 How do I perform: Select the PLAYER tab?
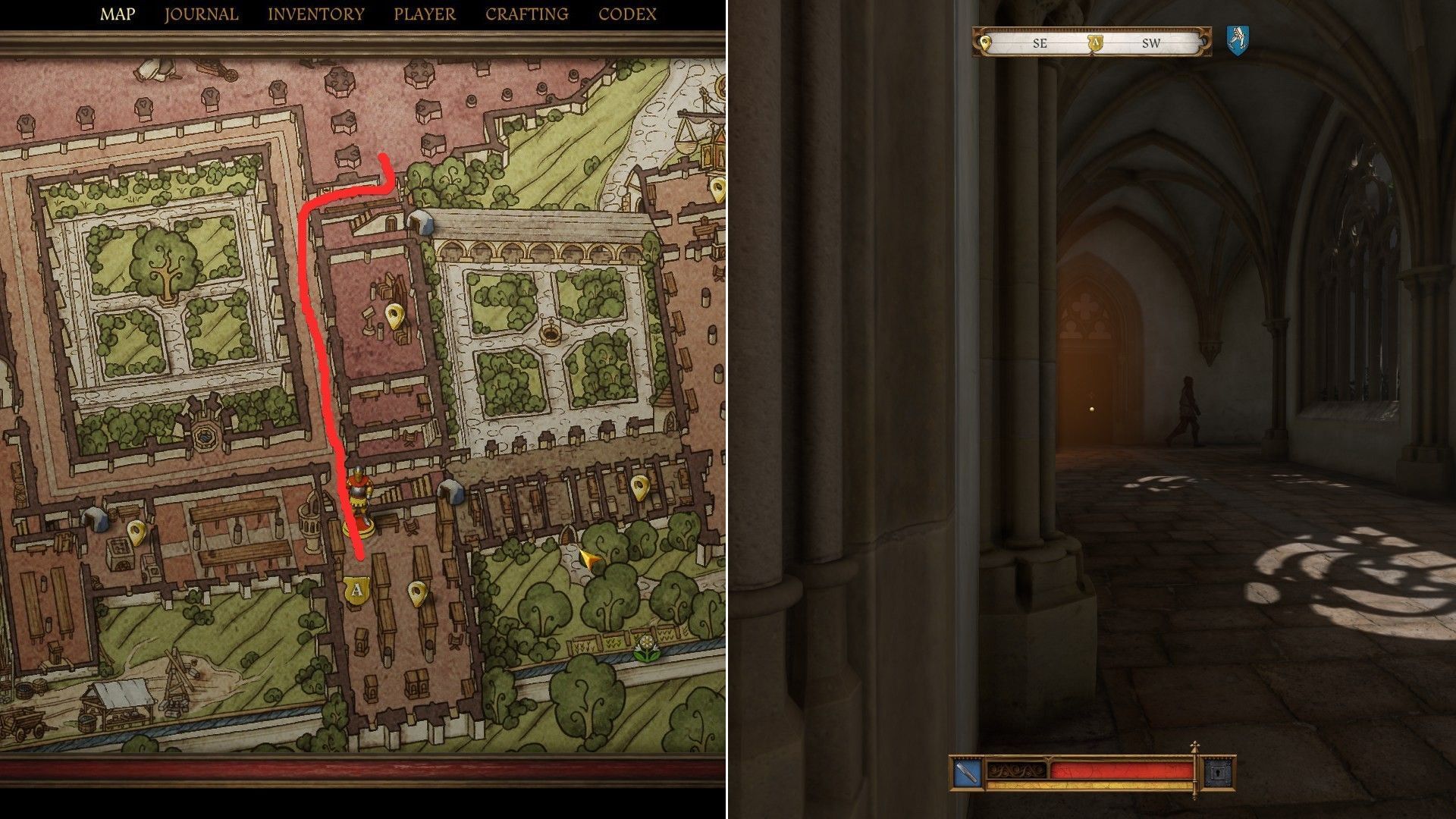coord(424,13)
